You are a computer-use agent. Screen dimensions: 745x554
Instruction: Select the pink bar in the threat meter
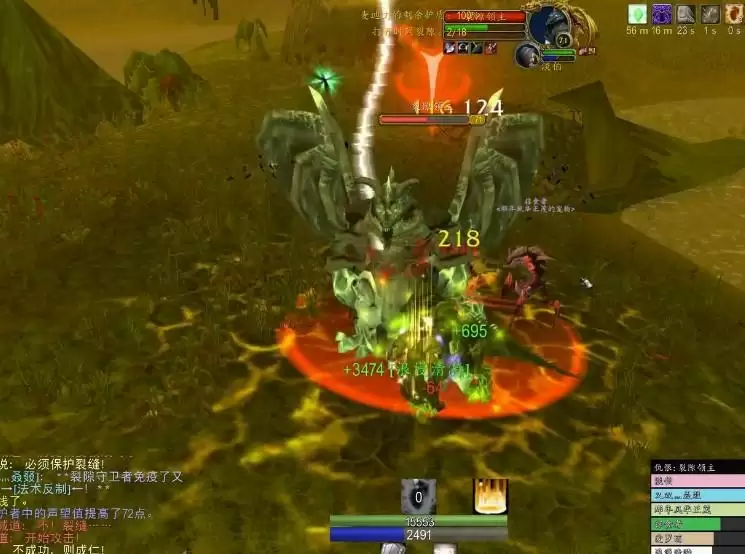697,481
